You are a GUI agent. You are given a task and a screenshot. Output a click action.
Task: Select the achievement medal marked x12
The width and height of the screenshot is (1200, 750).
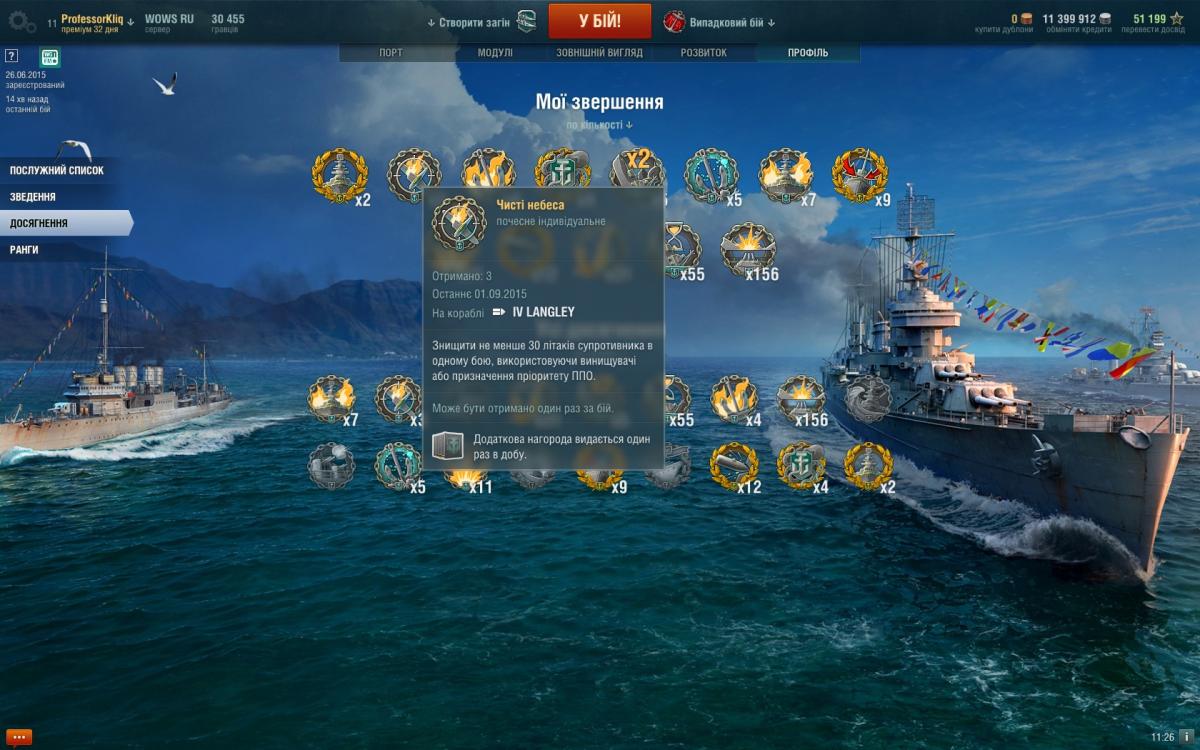coord(731,467)
